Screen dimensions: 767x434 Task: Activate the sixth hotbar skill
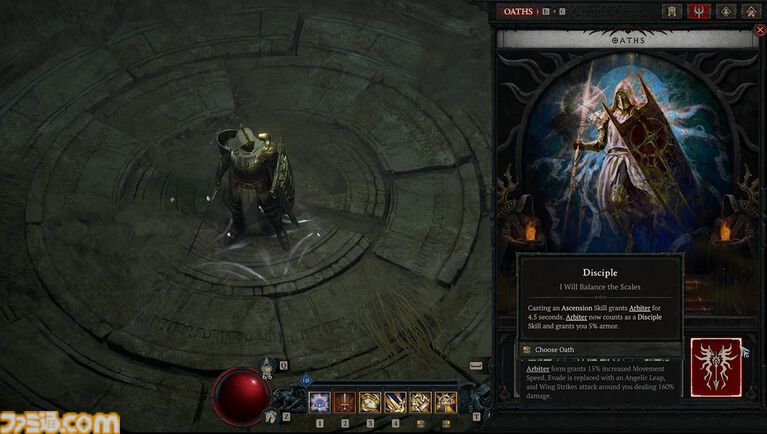click(445, 402)
